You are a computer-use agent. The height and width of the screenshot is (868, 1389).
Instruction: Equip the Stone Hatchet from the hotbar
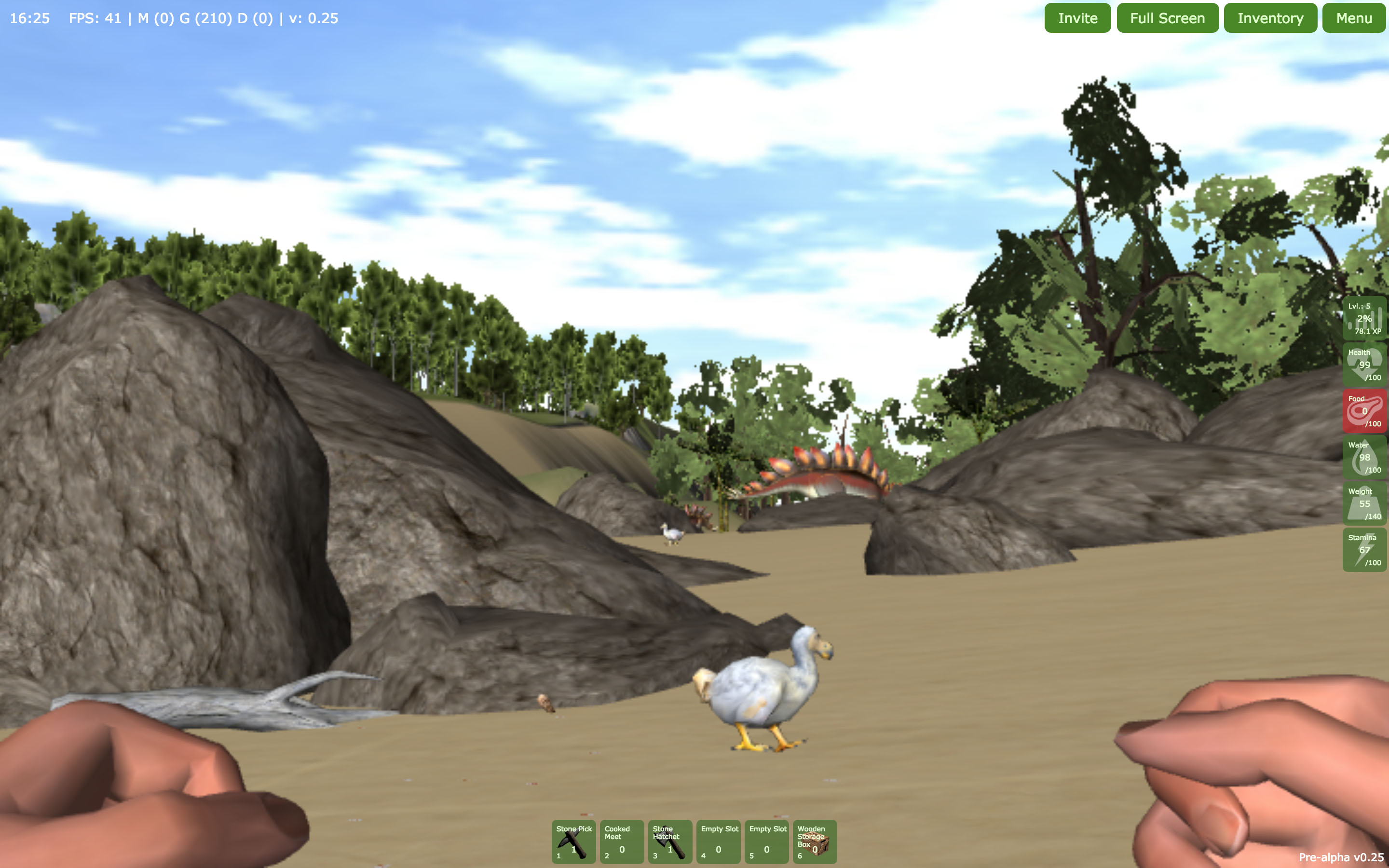(670, 841)
